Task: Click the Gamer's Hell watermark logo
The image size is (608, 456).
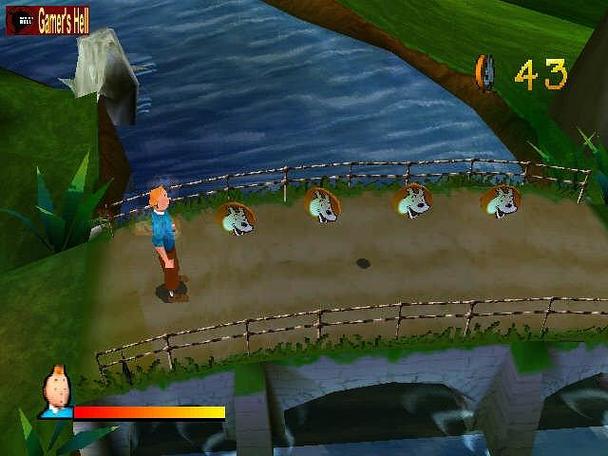Action: [x=48, y=21]
